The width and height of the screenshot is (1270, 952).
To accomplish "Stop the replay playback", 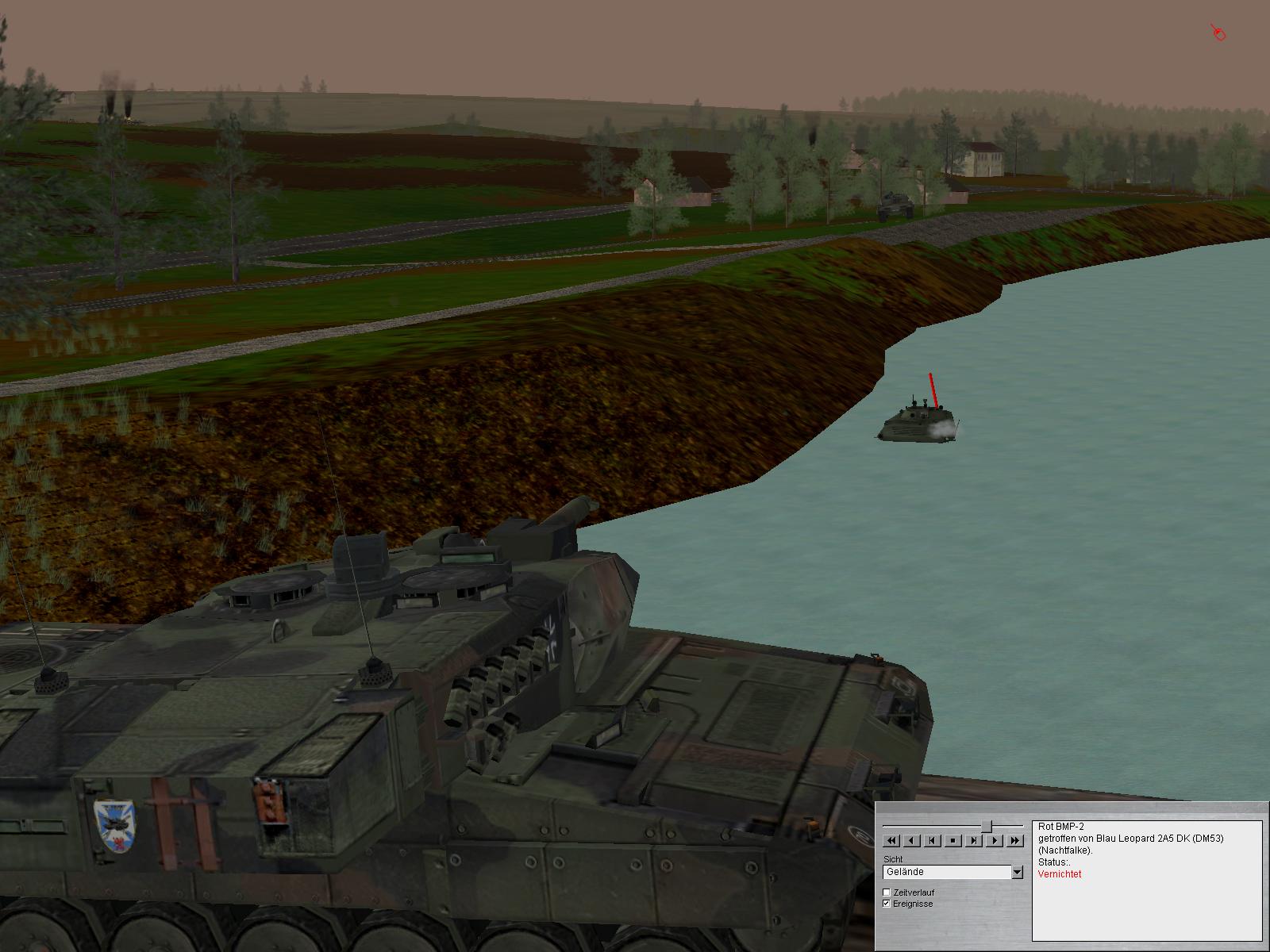I will click(x=953, y=840).
